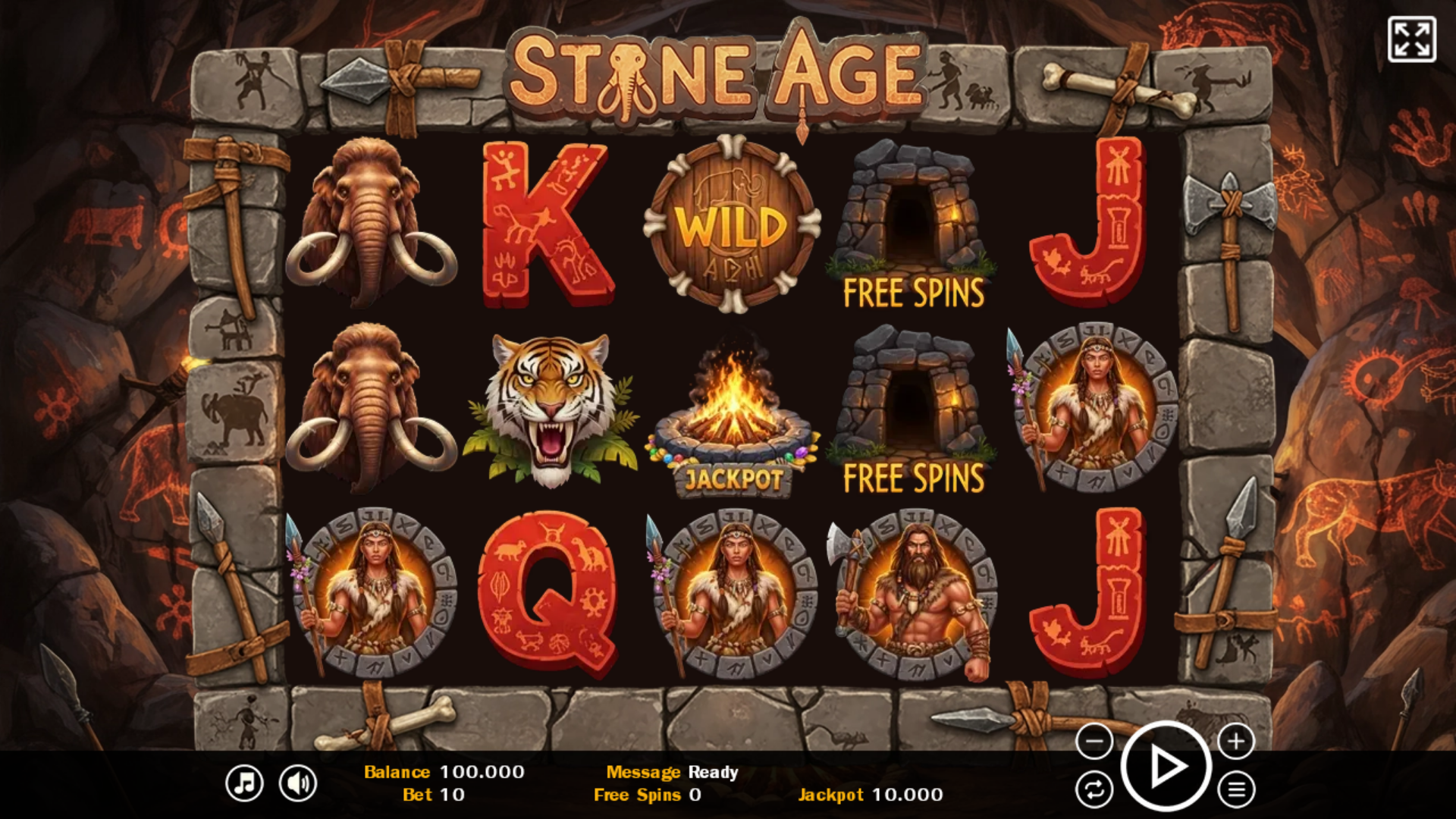
Task: Decrease the bet with the minus button
Action: click(1094, 741)
